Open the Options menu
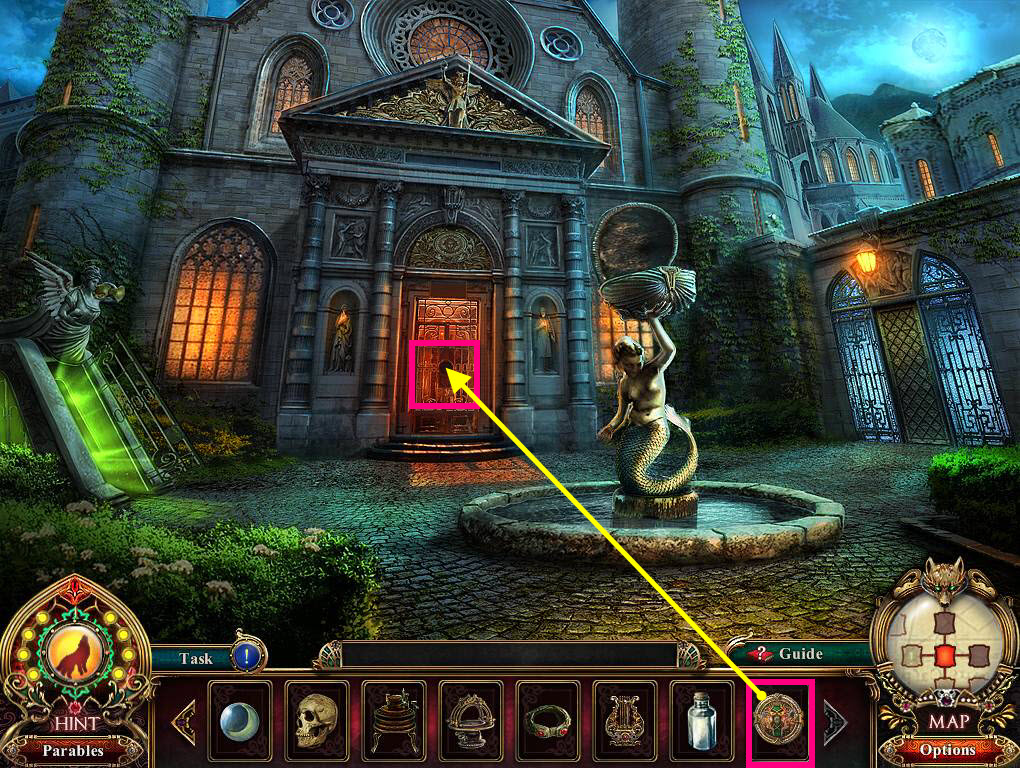The image size is (1020, 768). (947, 749)
